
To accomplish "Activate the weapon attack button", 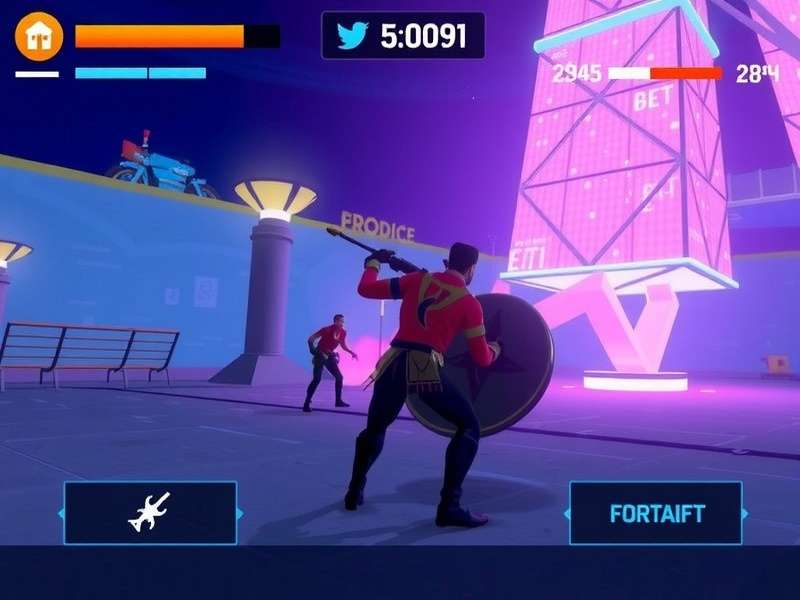I will tap(150, 513).
